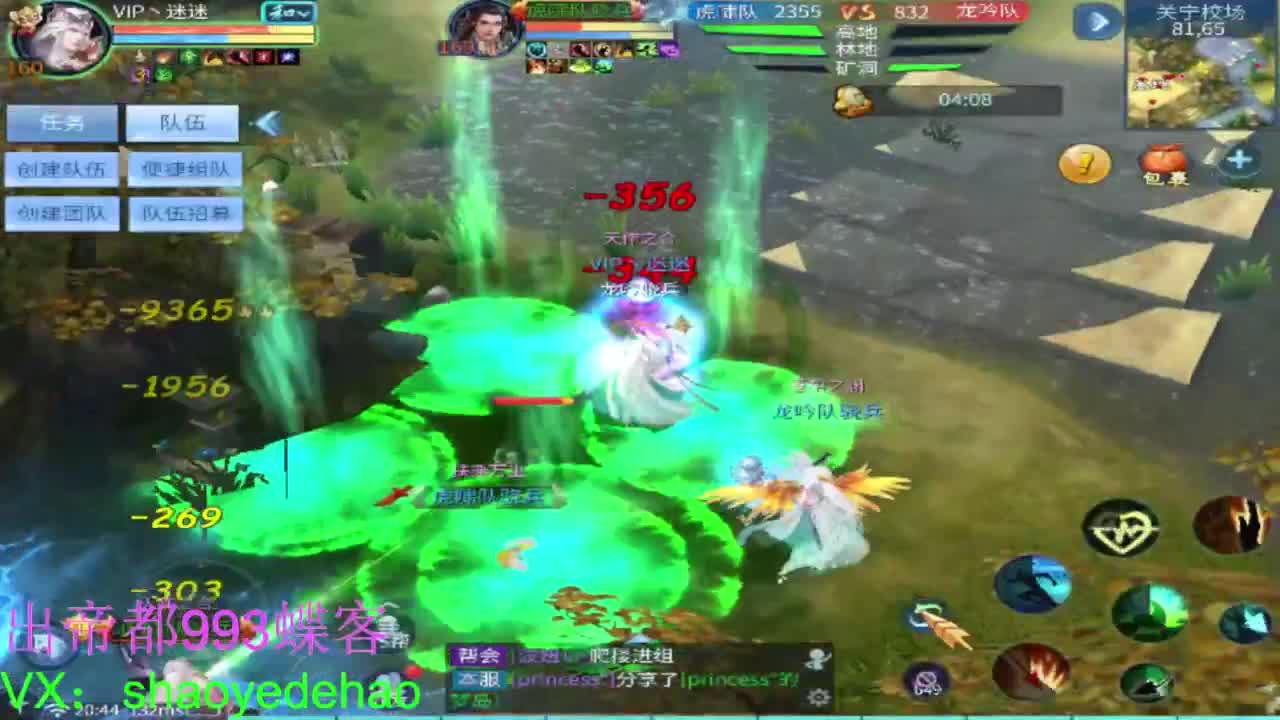Switch chat to the 本服 channel
Image resolution: width=1280 pixels, height=720 pixels.
(x=478, y=679)
